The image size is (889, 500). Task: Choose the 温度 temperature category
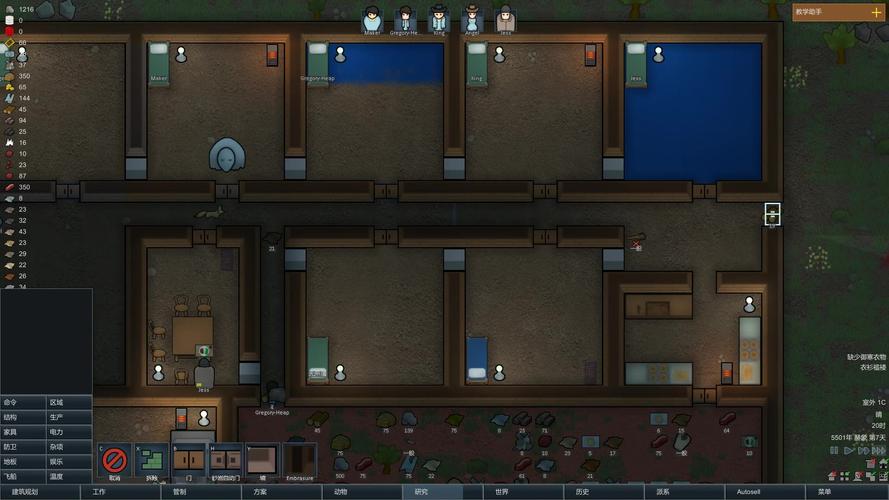point(69,477)
